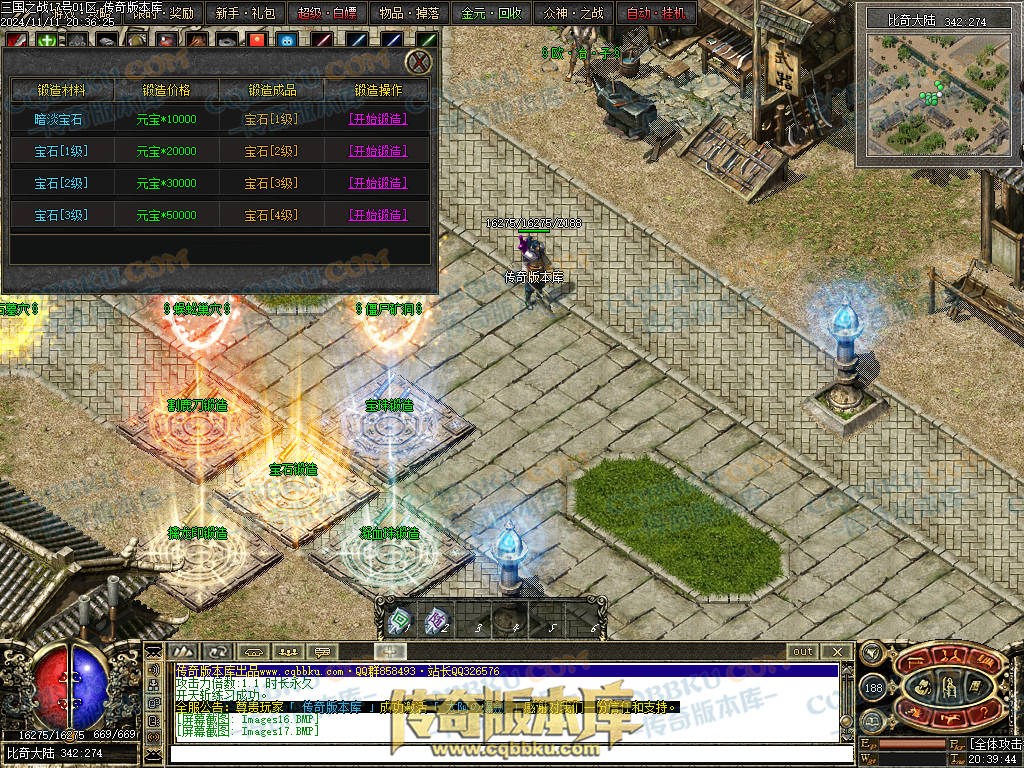Start forging the level 2 gem
The height and width of the screenshot is (768, 1024).
click(x=377, y=151)
